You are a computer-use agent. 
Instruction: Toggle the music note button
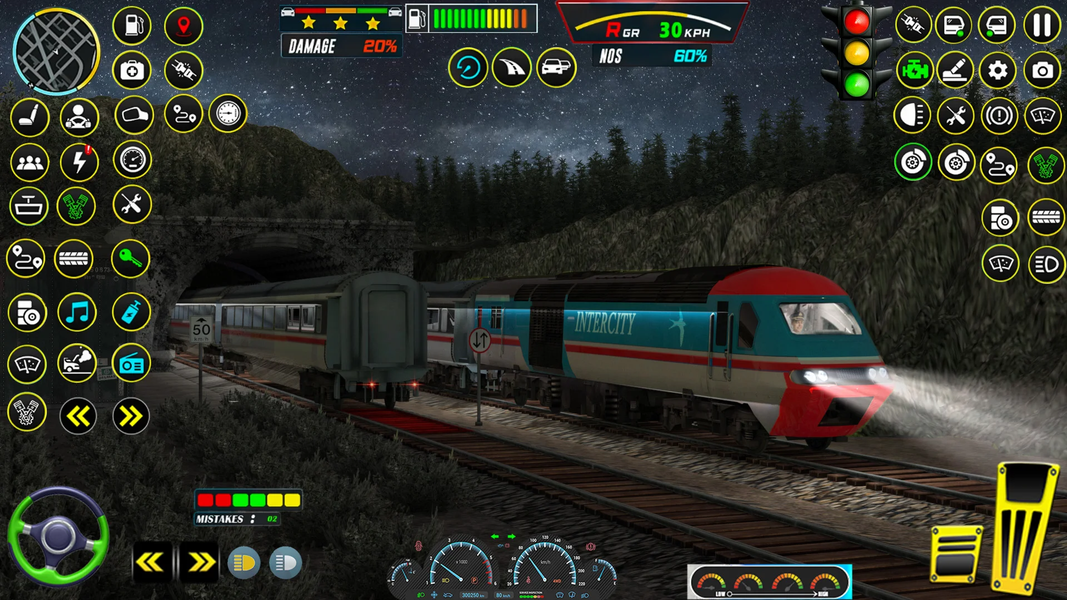coord(77,312)
